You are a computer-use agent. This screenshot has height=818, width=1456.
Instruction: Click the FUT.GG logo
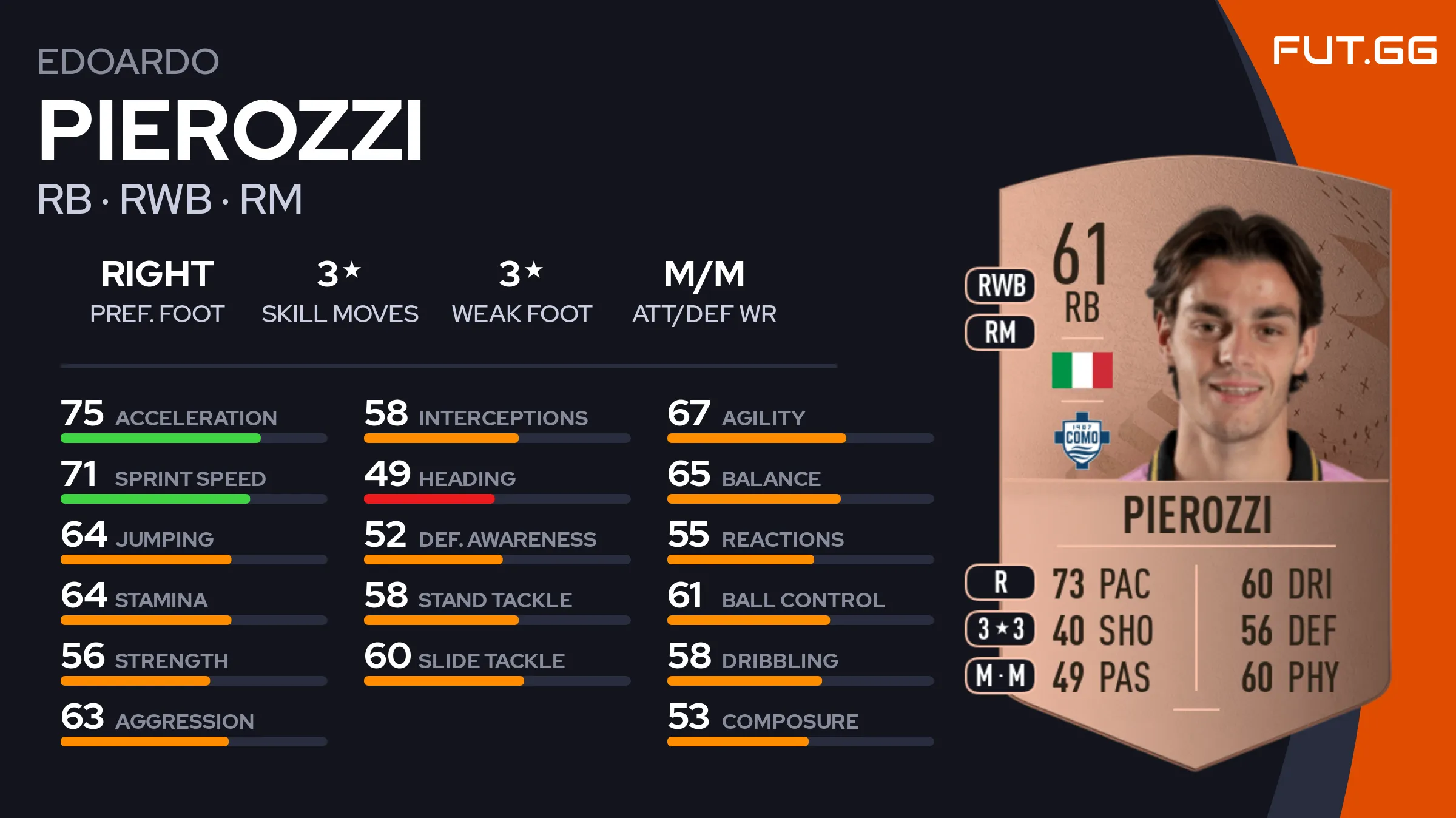[1354, 50]
